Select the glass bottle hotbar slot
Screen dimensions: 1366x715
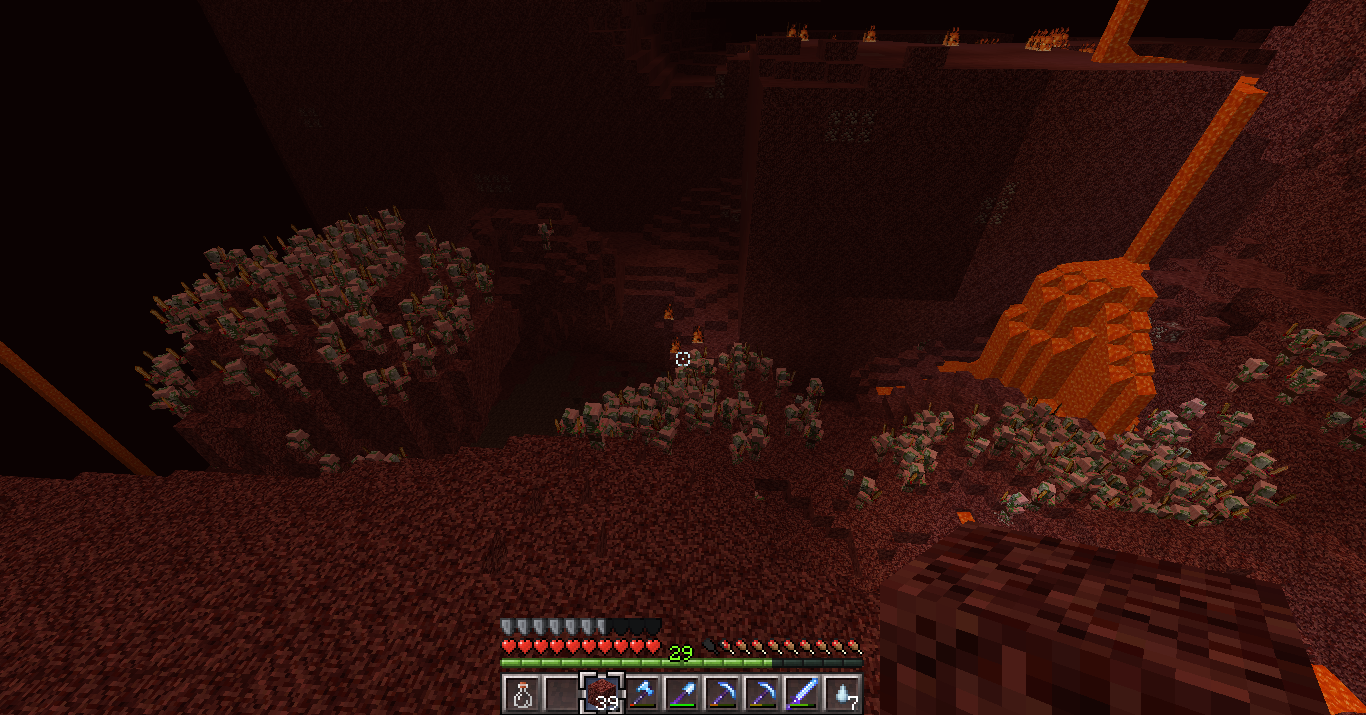[x=521, y=692]
